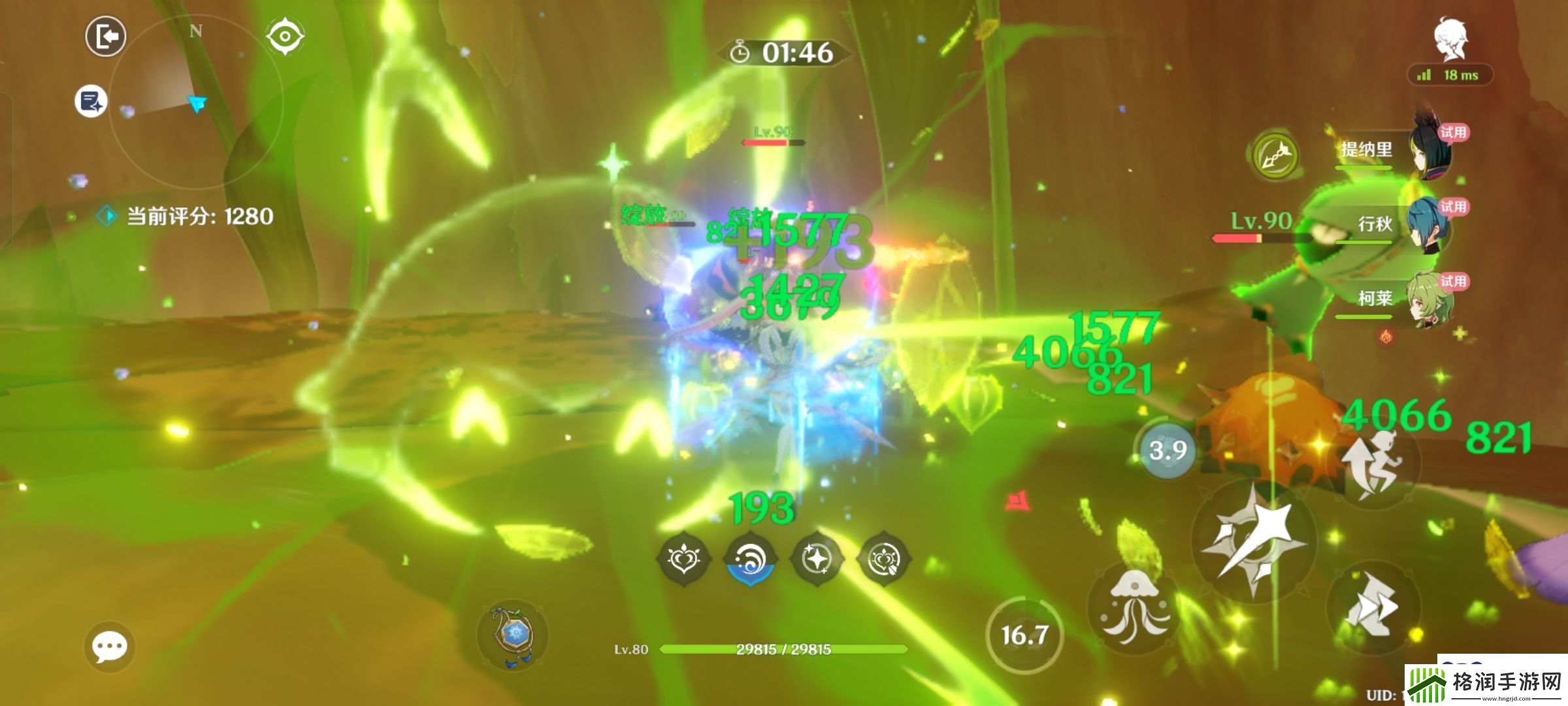Select the leftmost heart-crest icon in the bottom row
The height and width of the screenshot is (706, 1568).
(x=683, y=560)
